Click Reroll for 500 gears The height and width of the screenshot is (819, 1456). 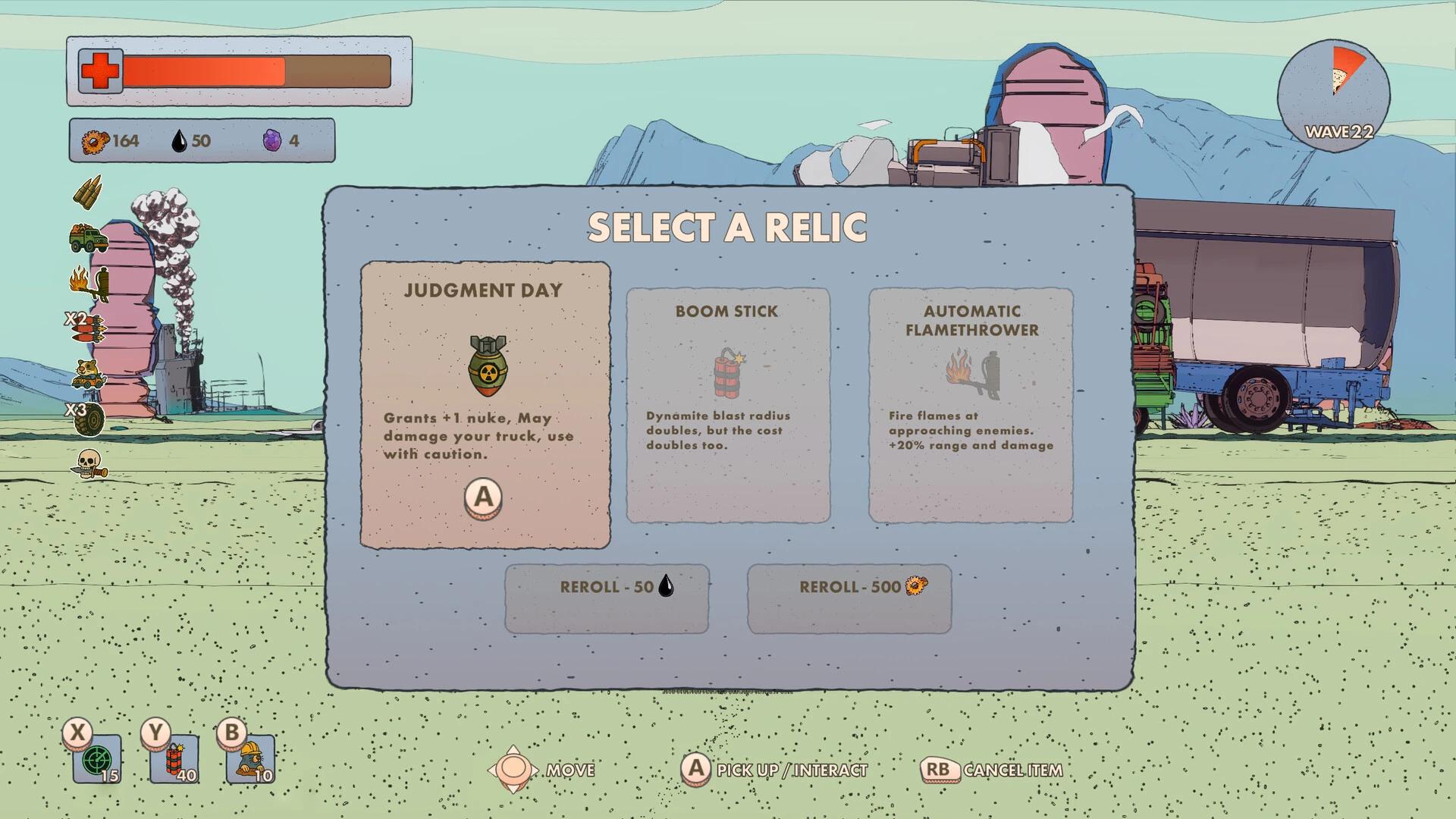850,596
